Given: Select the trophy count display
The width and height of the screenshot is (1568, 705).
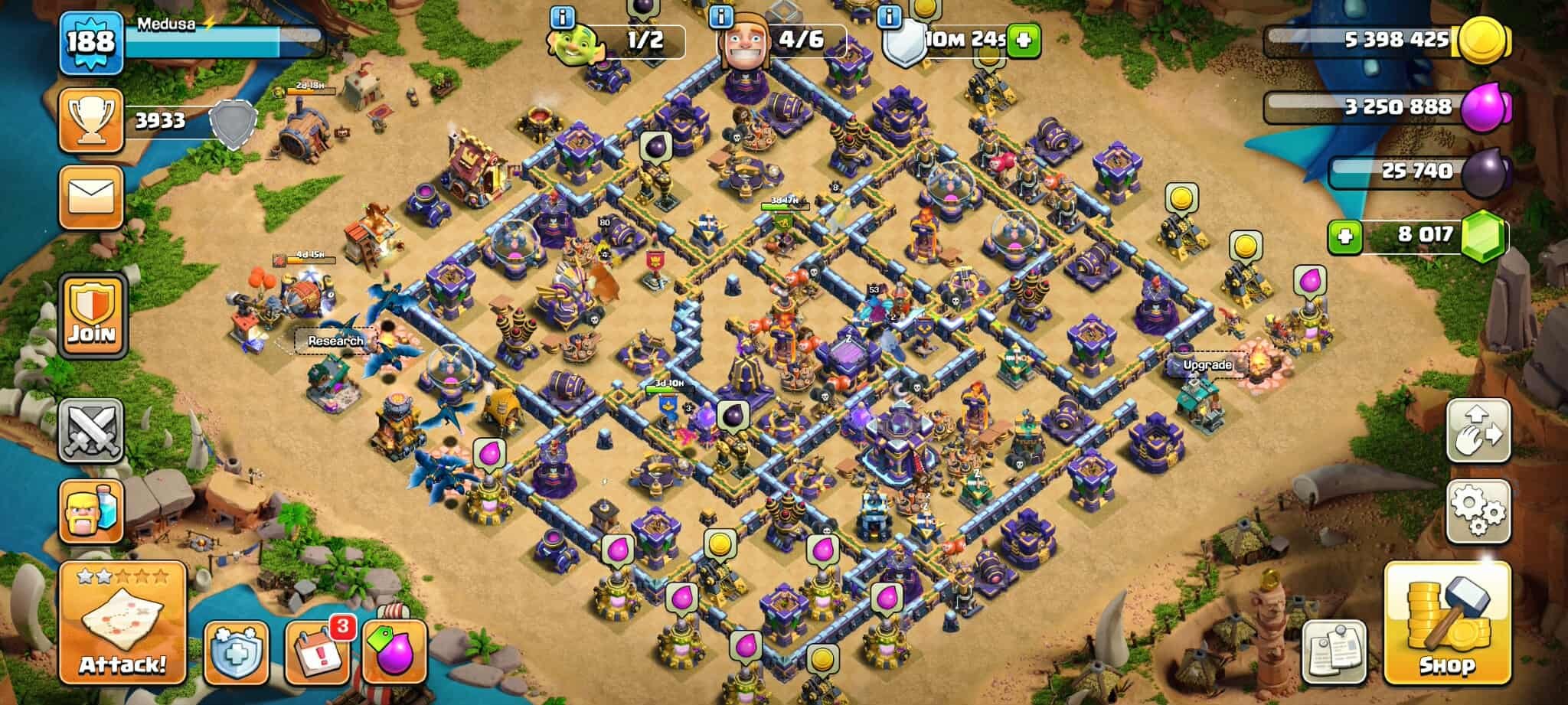Looking at the screenshot, I should pyautogui.click(x=92, y=119).
